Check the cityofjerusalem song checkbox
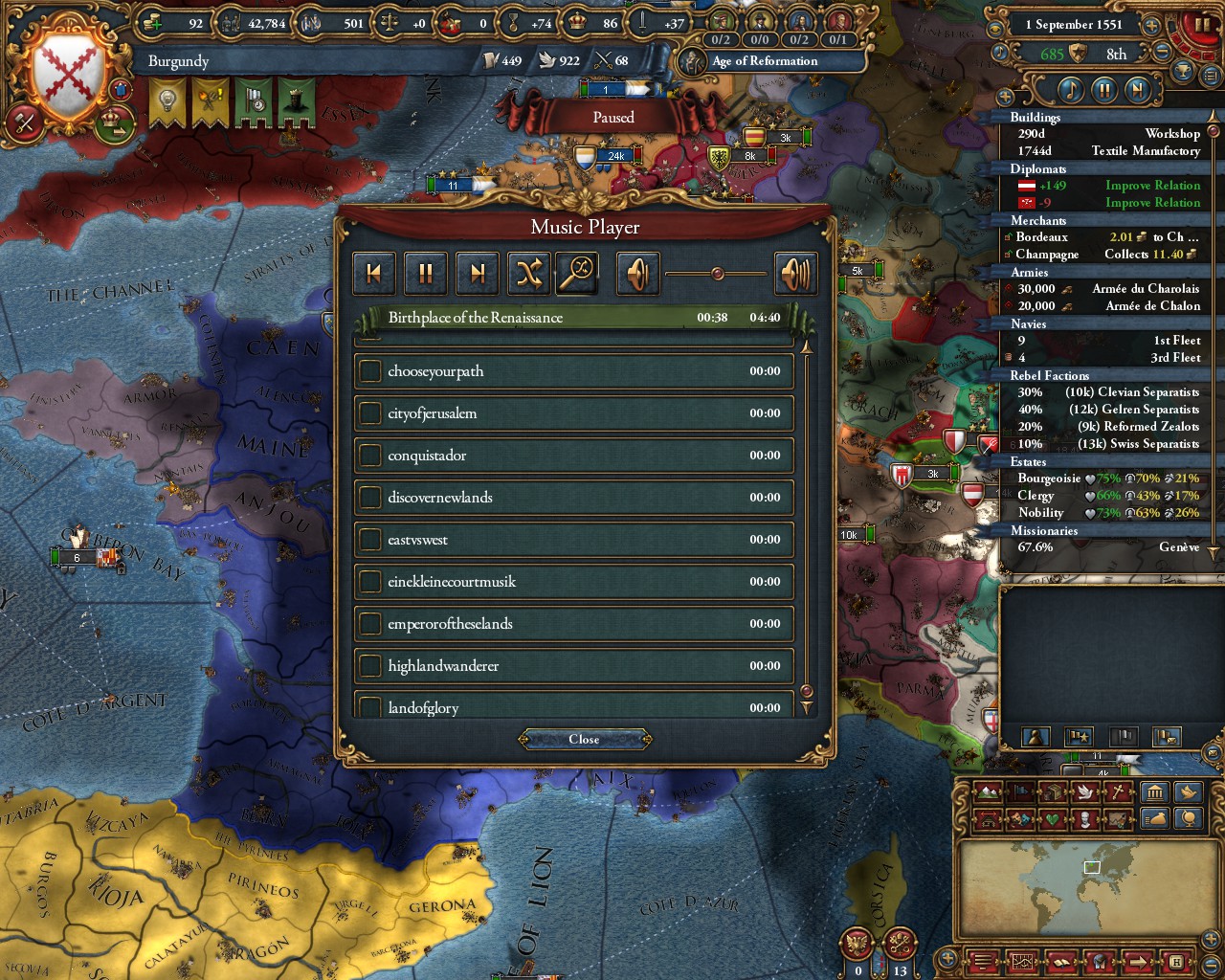The image size is (1225, 980). pos(371,413)
